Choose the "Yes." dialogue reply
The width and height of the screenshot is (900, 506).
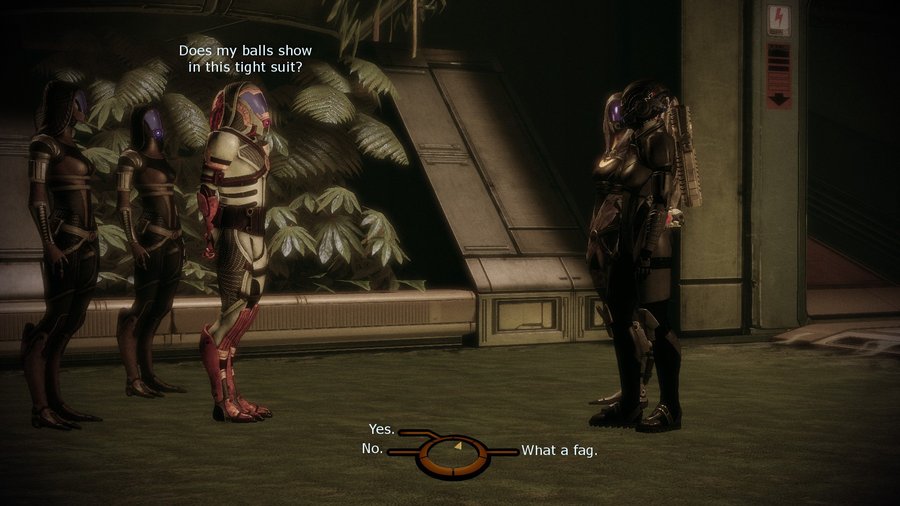pos(382,430)
